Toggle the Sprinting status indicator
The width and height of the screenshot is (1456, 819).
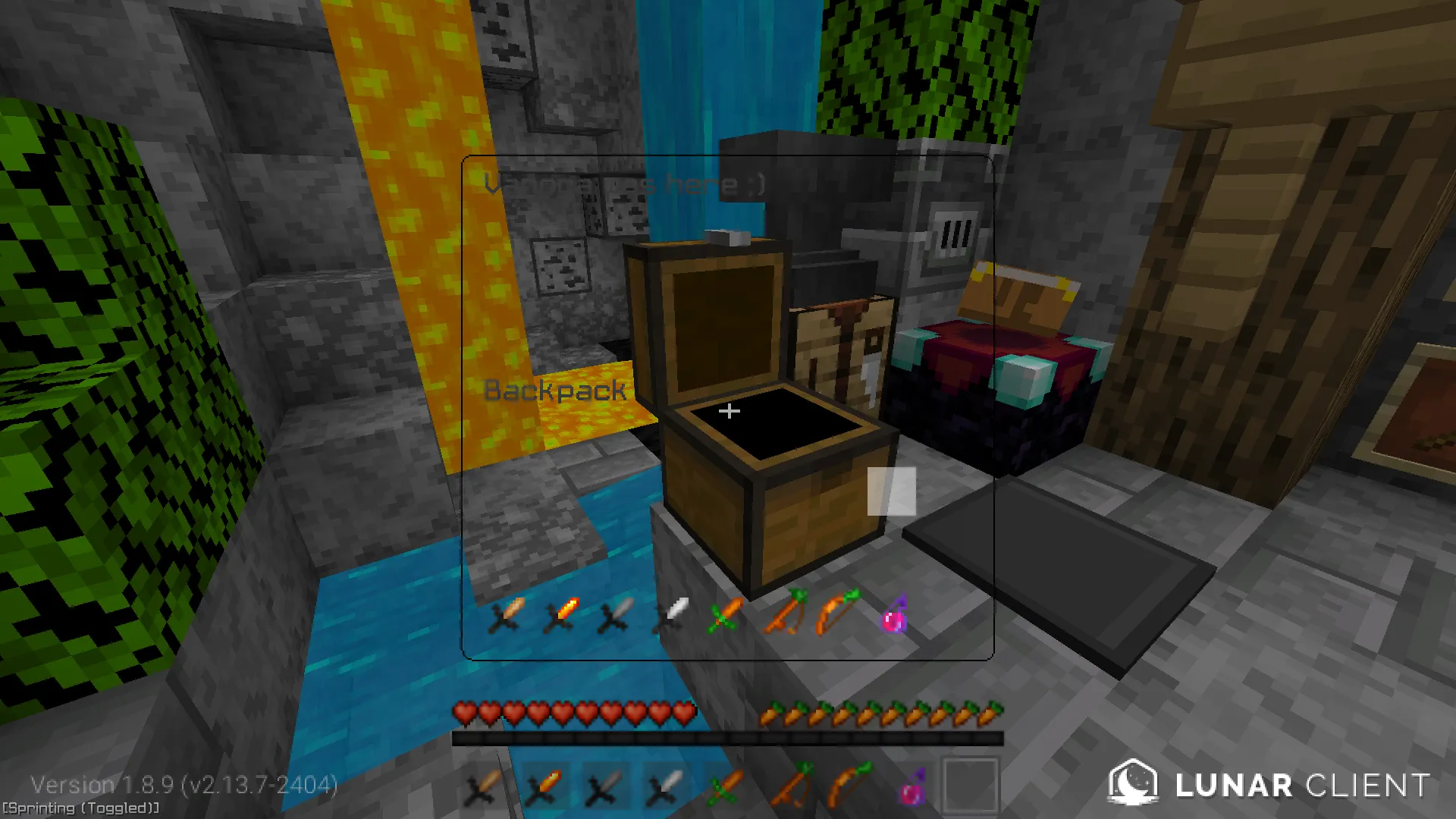78,808
